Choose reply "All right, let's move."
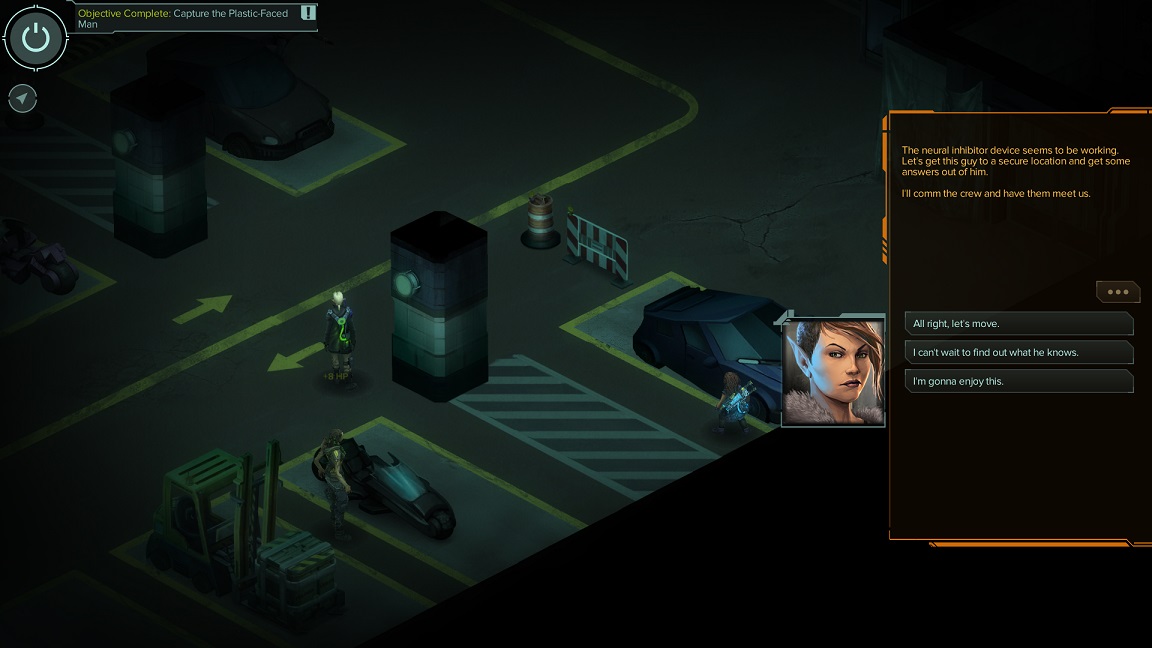Image resolution: width=1152 pixels, height=648 pixels. [x=1018, y=324]
